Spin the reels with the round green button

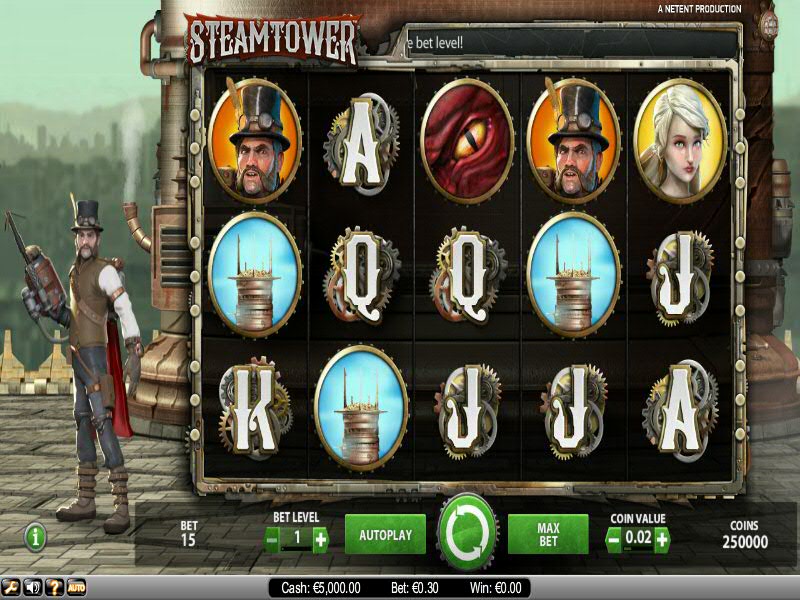pos(466,533)
